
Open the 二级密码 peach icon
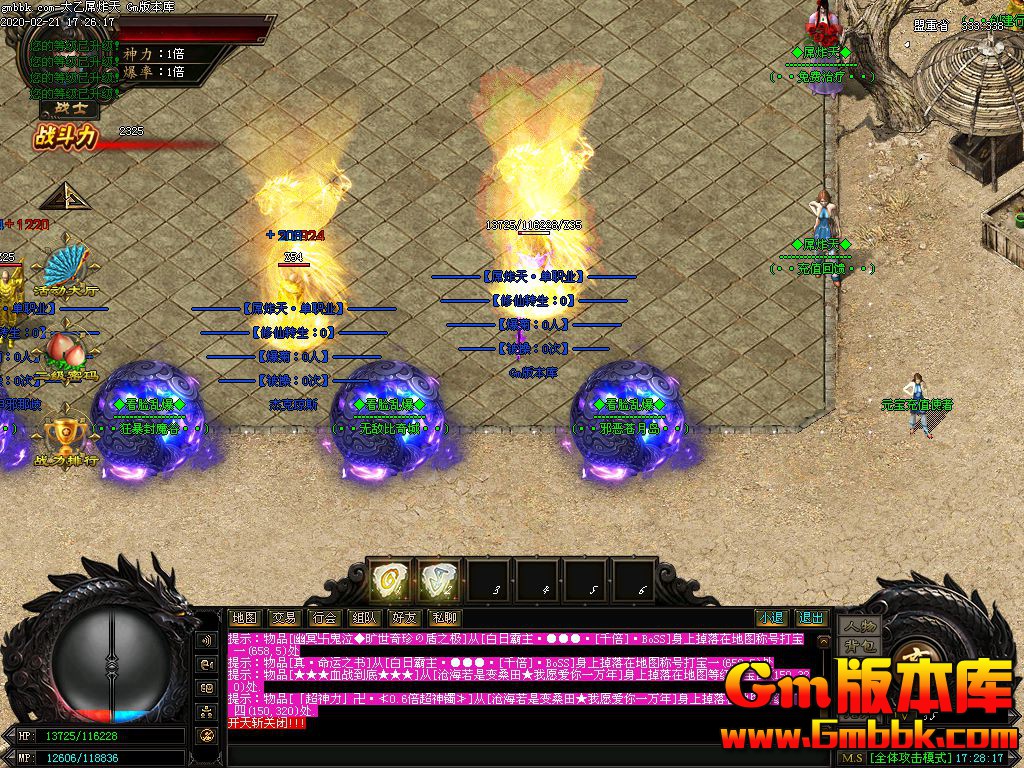[x=66, y=356]
